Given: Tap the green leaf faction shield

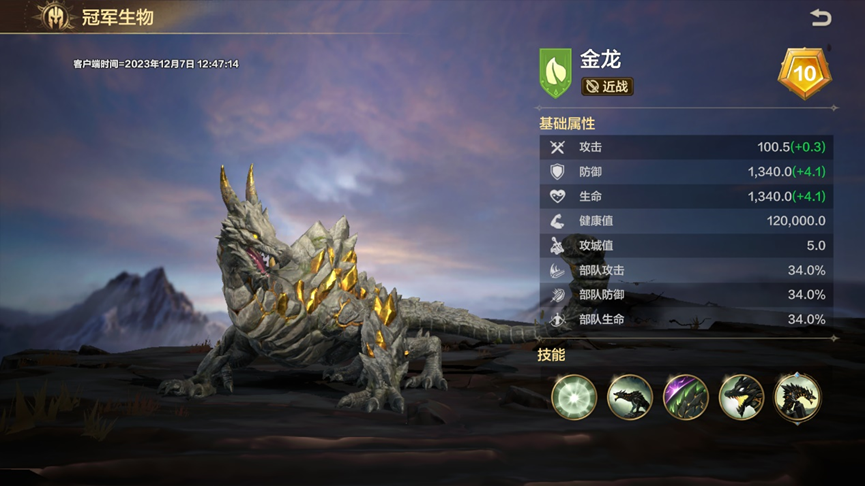Looking at the screenshot, I should (x=555, y=72).
